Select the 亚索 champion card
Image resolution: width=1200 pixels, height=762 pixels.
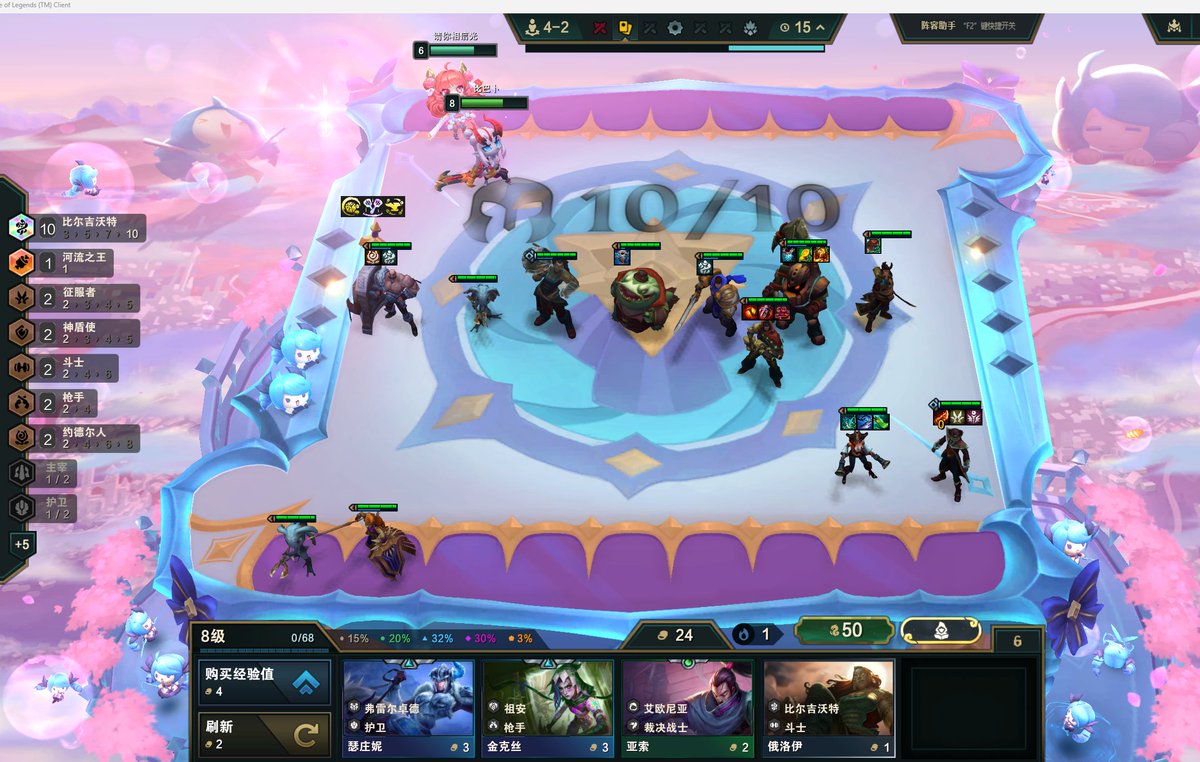tap(687, 707)
